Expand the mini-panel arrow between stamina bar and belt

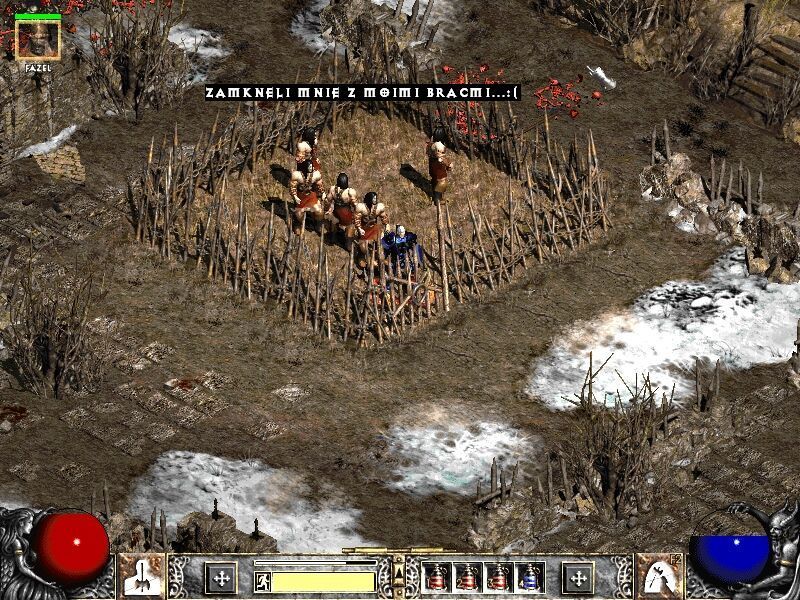(399, 573)
